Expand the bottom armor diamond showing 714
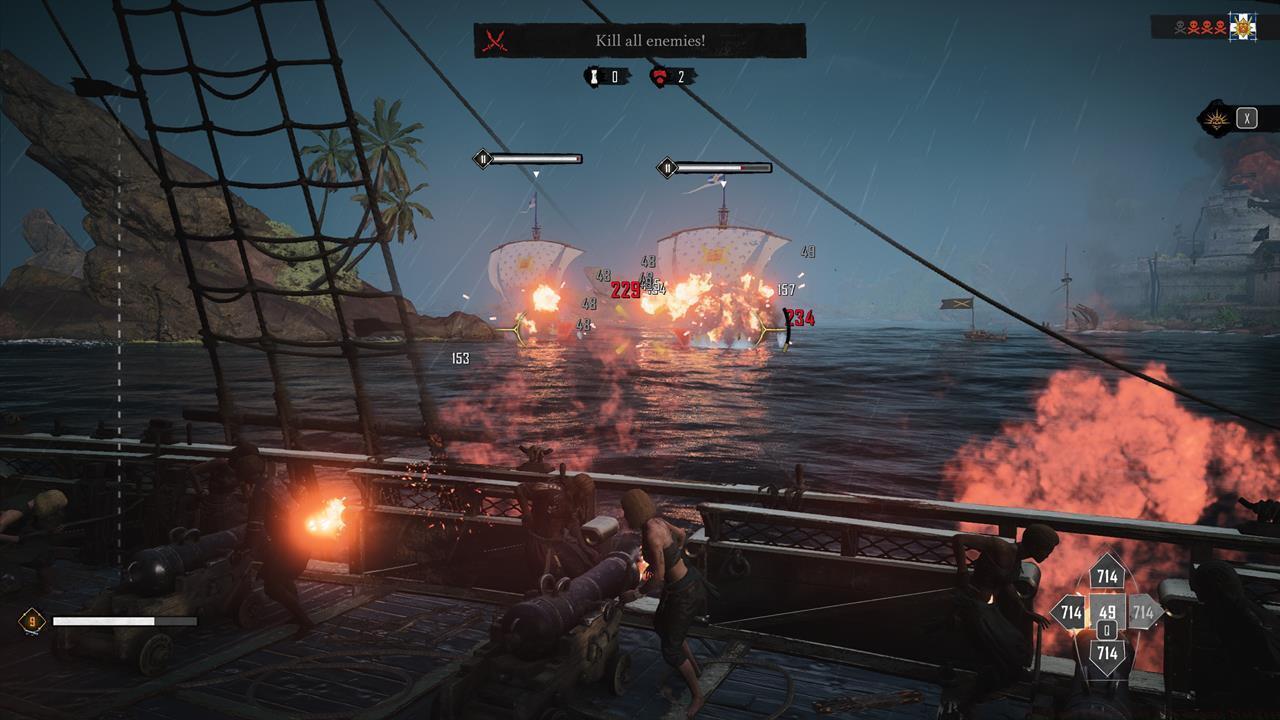 [1107, 652]
